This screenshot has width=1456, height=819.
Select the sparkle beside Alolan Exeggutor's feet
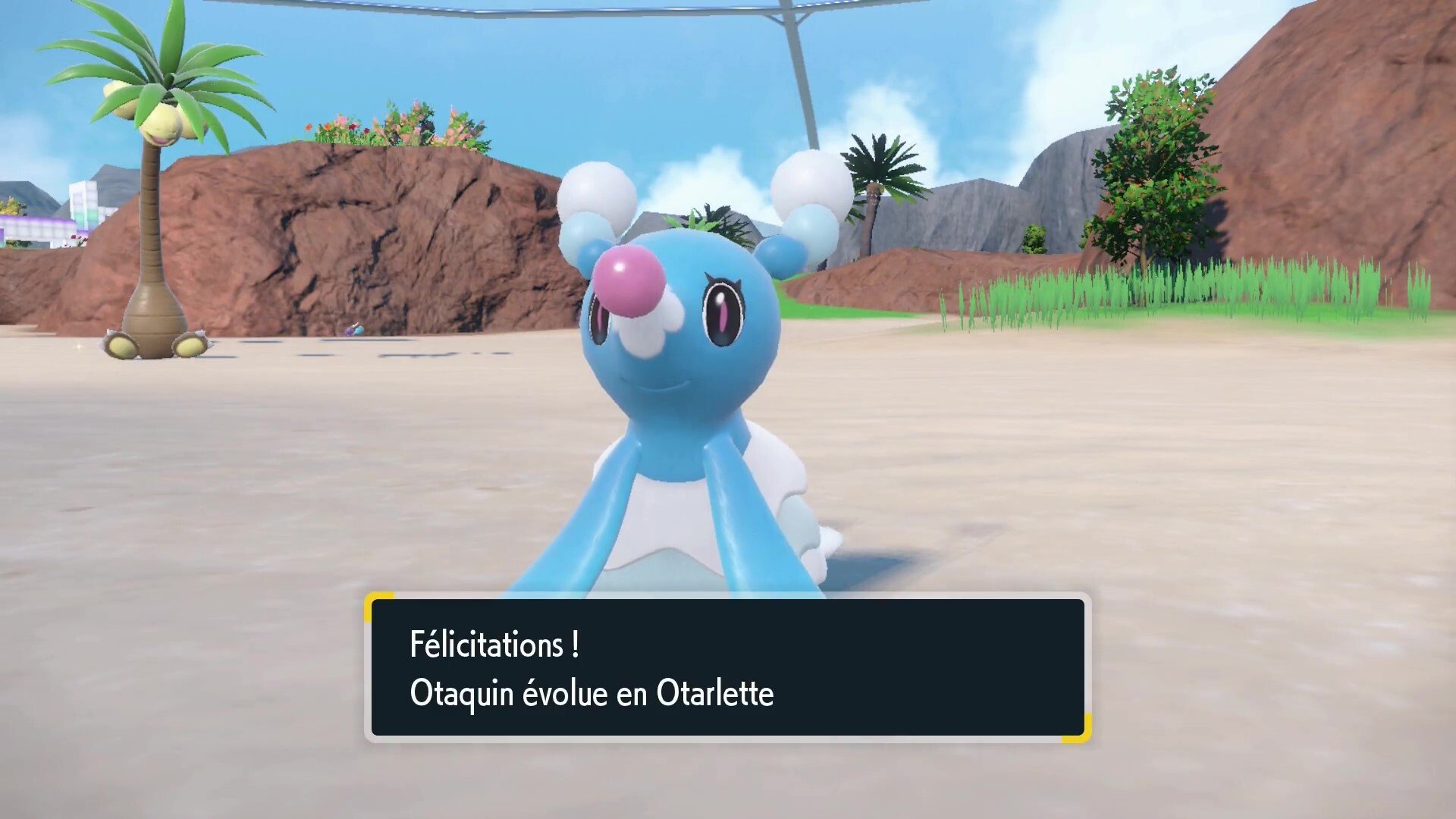click(77, 346)
